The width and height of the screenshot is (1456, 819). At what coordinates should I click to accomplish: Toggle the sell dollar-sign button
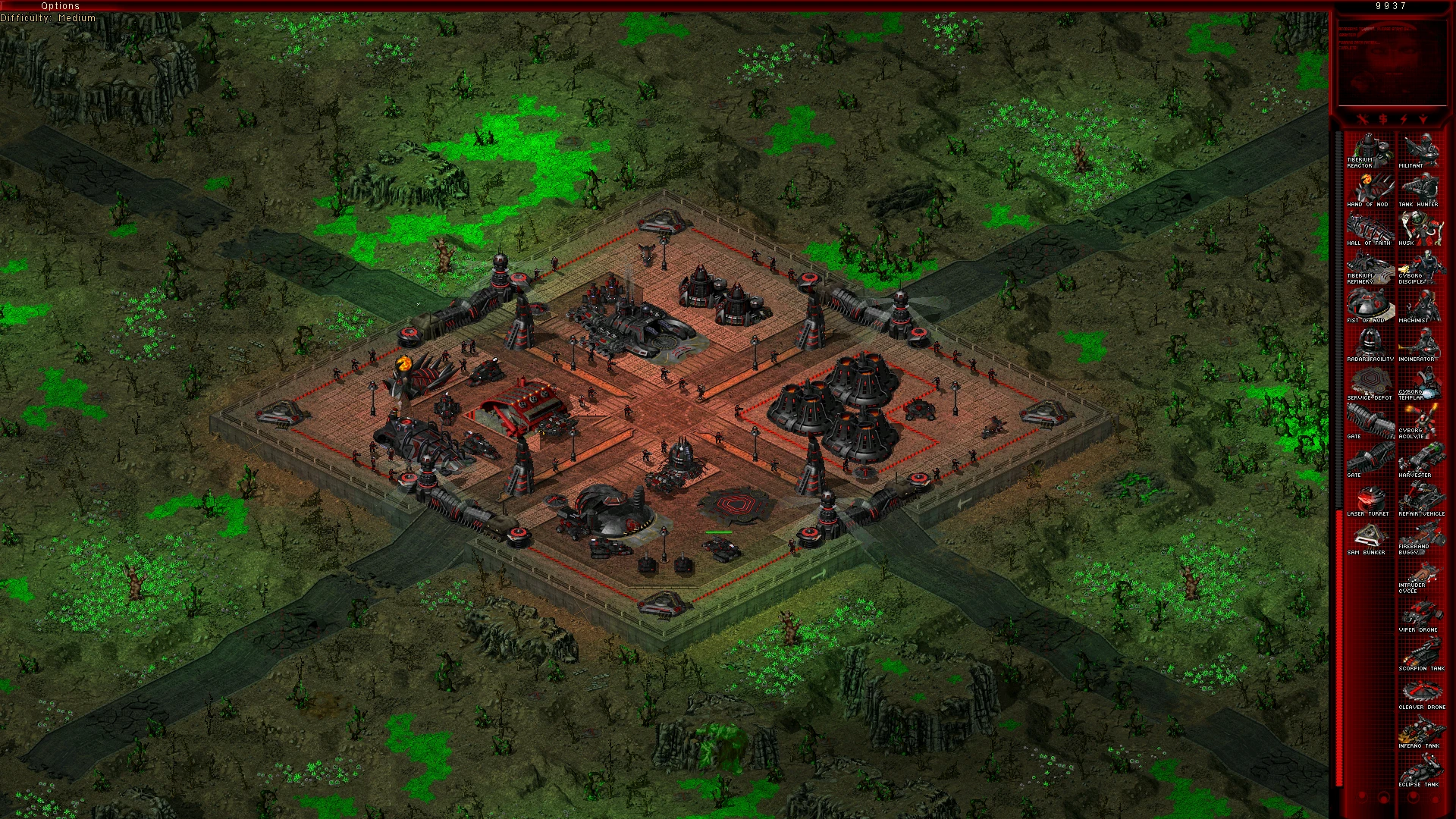coord(1382,119)
